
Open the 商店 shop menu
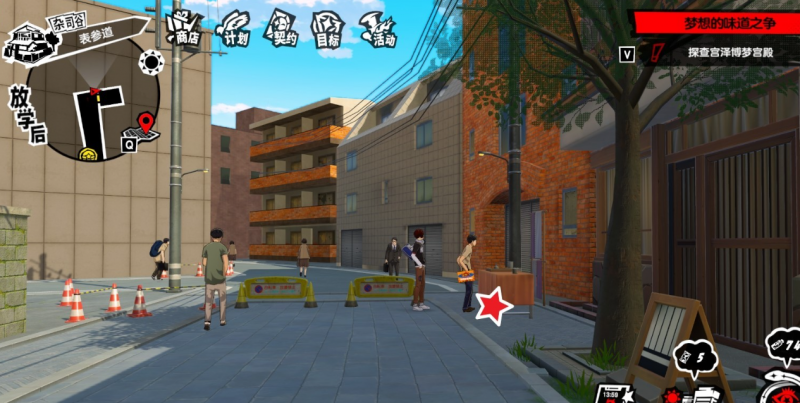click(x=184, y=27)
